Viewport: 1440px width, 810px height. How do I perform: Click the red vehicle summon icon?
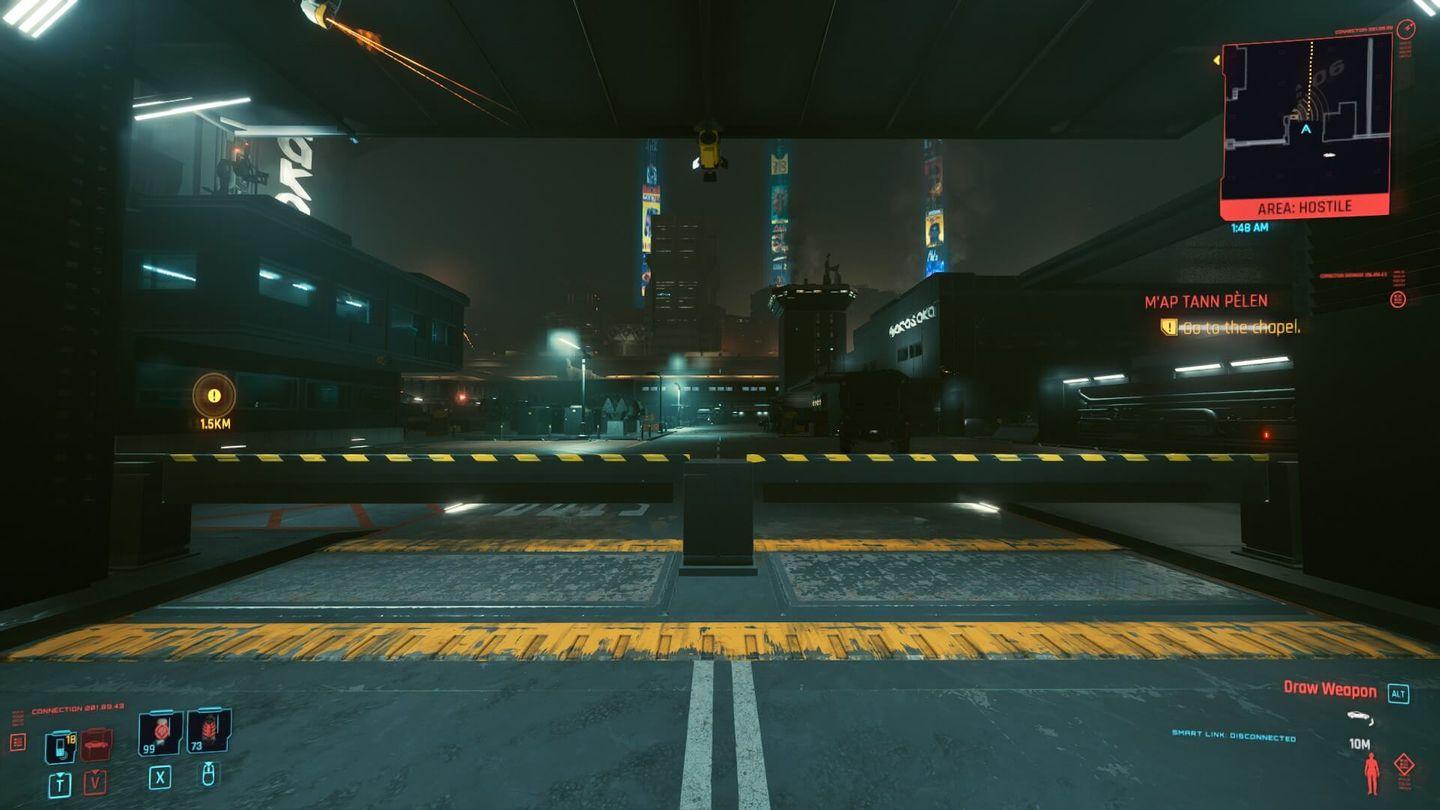(x=94, y=743)
